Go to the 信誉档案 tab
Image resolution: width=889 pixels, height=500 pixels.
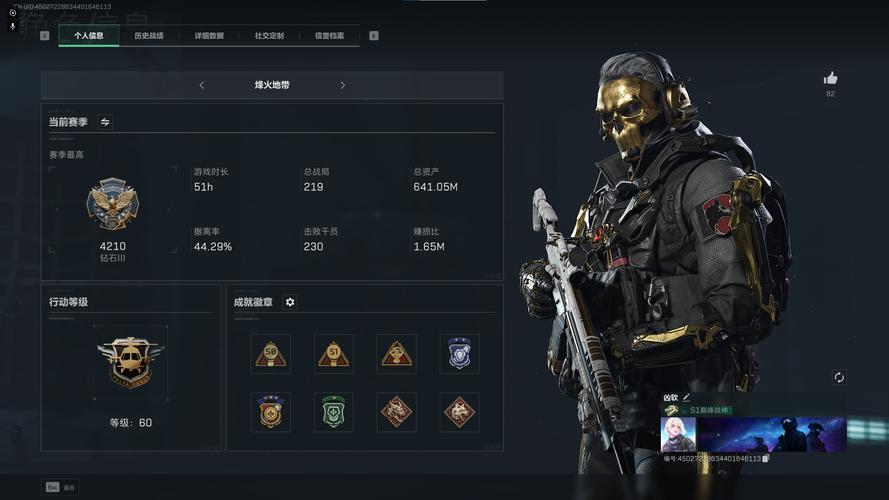[x=329, y=36]
